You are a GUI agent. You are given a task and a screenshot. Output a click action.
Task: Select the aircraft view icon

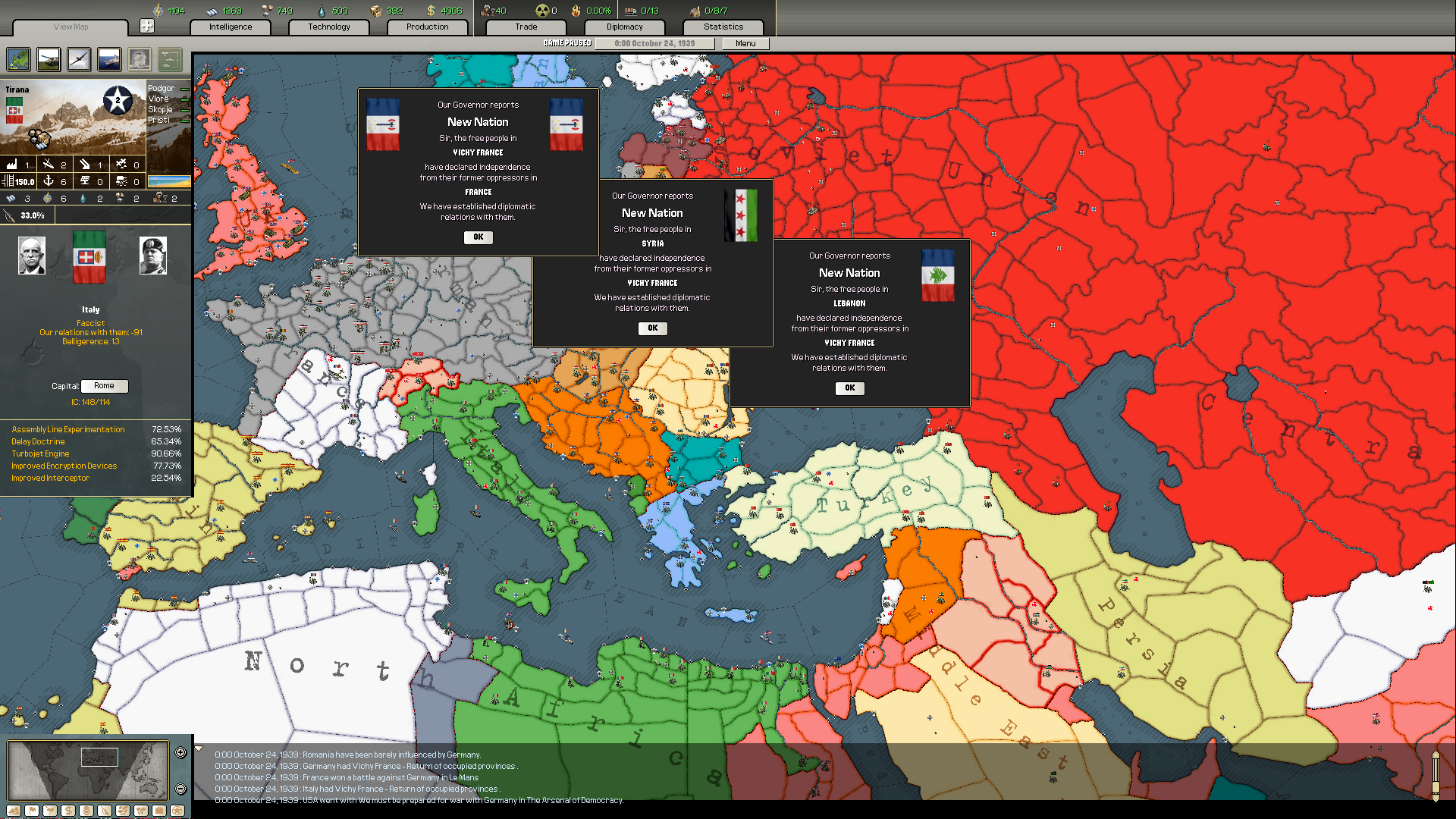coord(78,59)
